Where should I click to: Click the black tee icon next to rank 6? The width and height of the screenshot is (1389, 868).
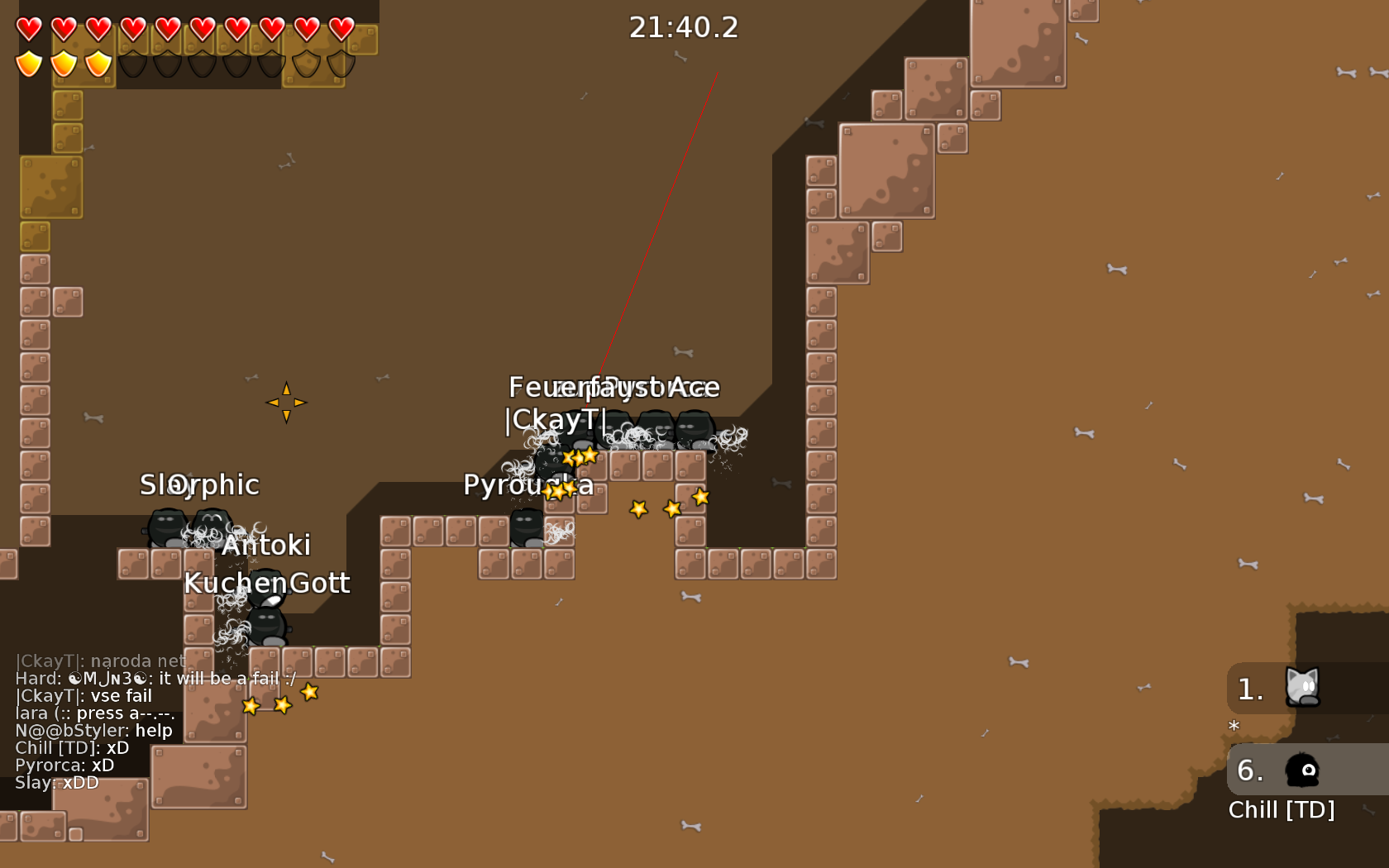tap(1301, 771)
